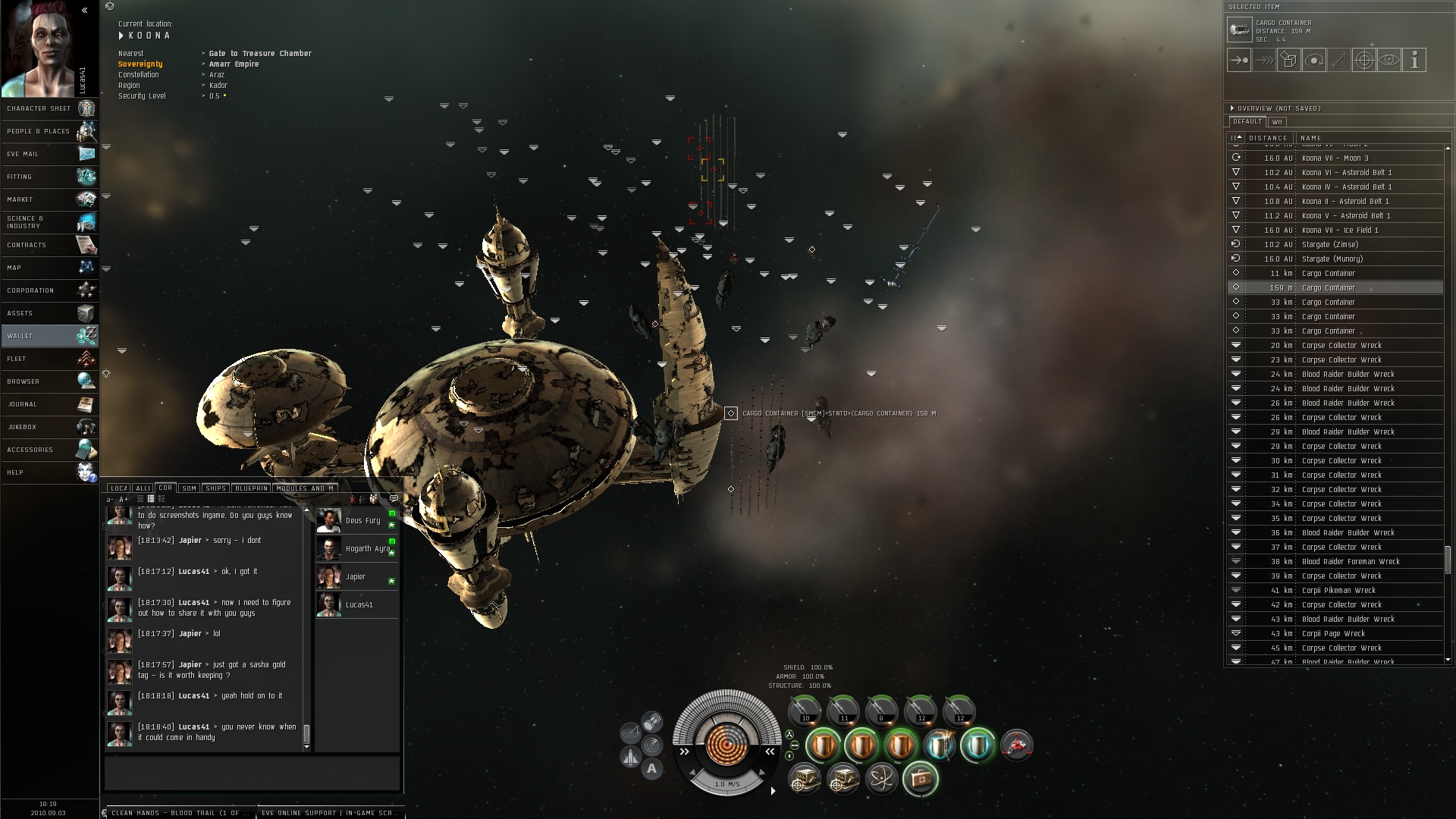Show info on selected Cargo Container
This screenshot has height=819, width=1456.
[1414, 60]
